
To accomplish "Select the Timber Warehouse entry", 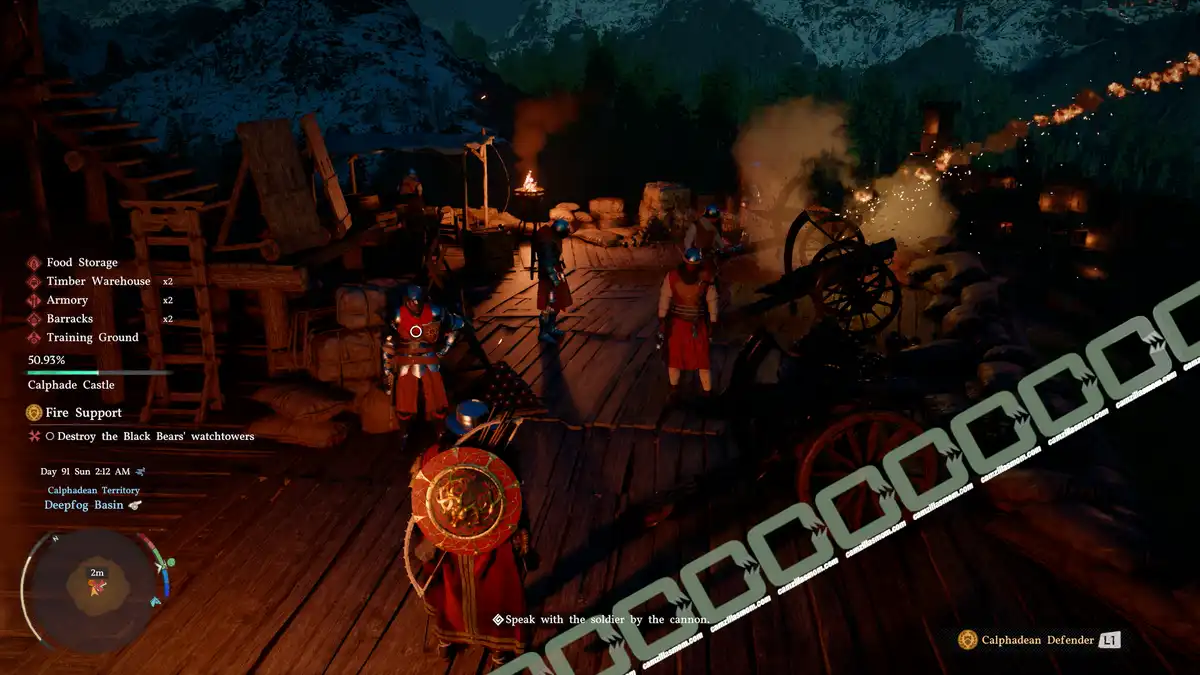I will click(x=98, y=282).
